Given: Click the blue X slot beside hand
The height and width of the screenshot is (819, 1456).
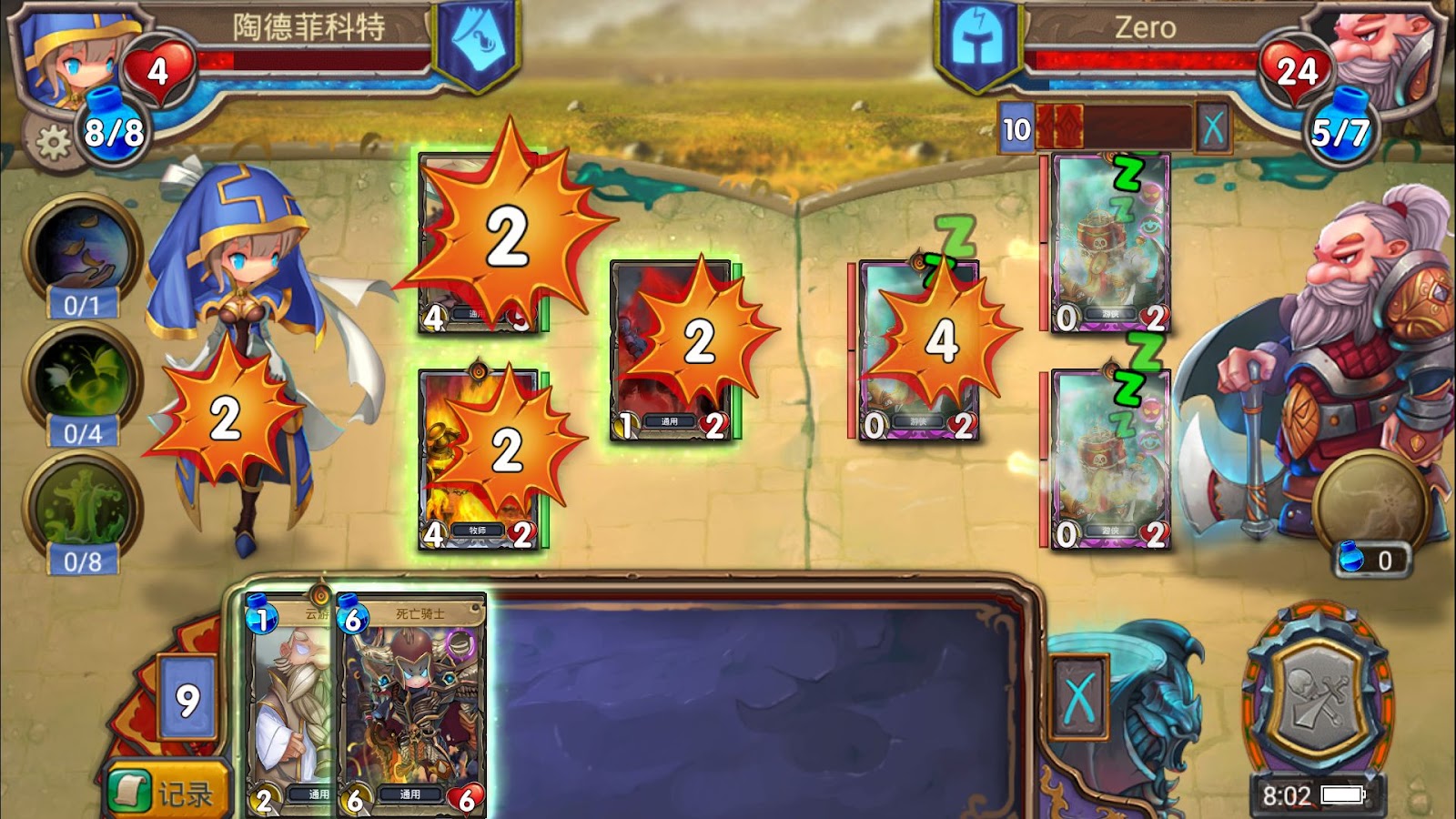Looking at the screenshot, I should (1078, 698).
